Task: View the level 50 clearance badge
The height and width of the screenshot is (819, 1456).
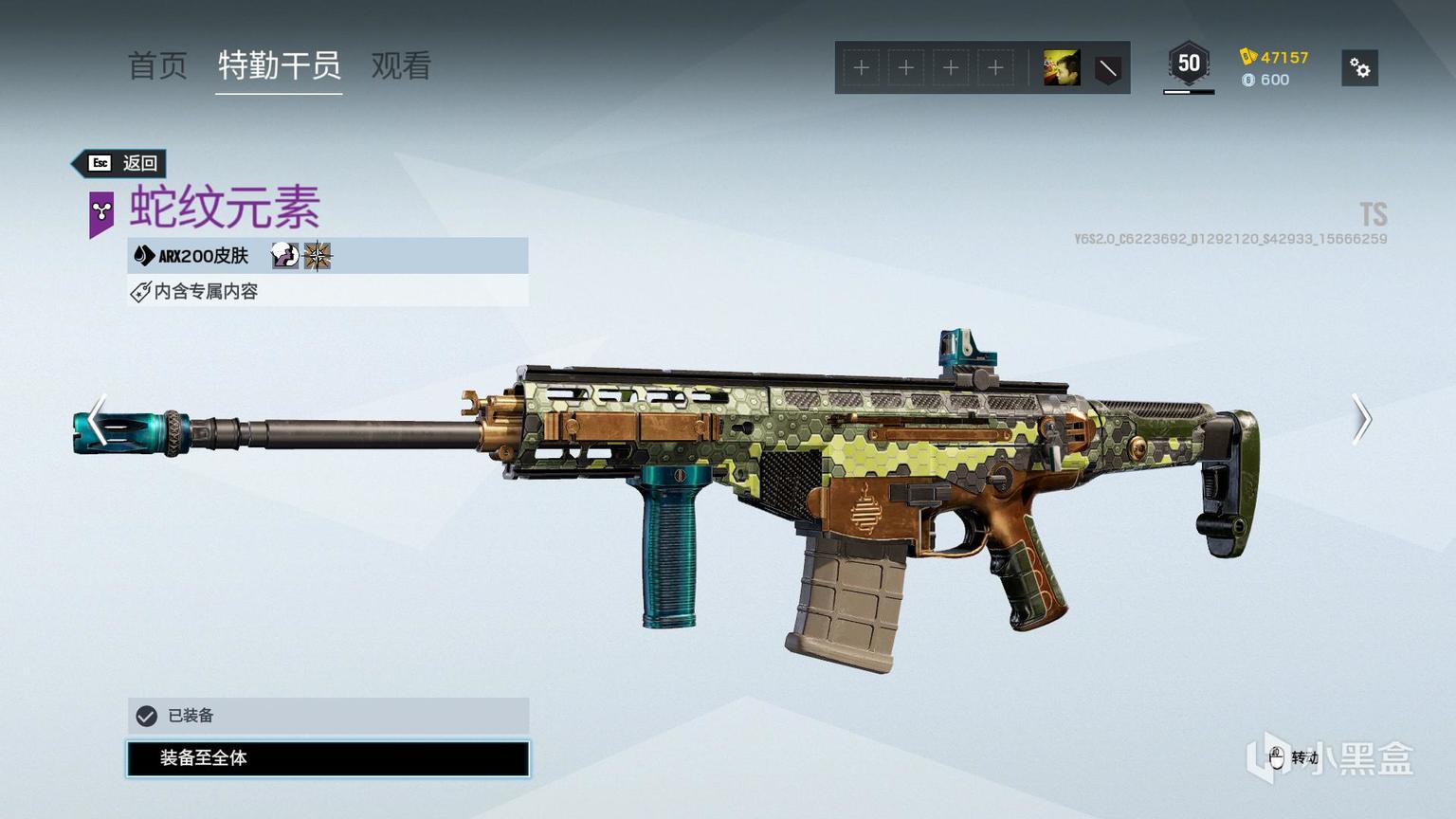Action: 1189,64
